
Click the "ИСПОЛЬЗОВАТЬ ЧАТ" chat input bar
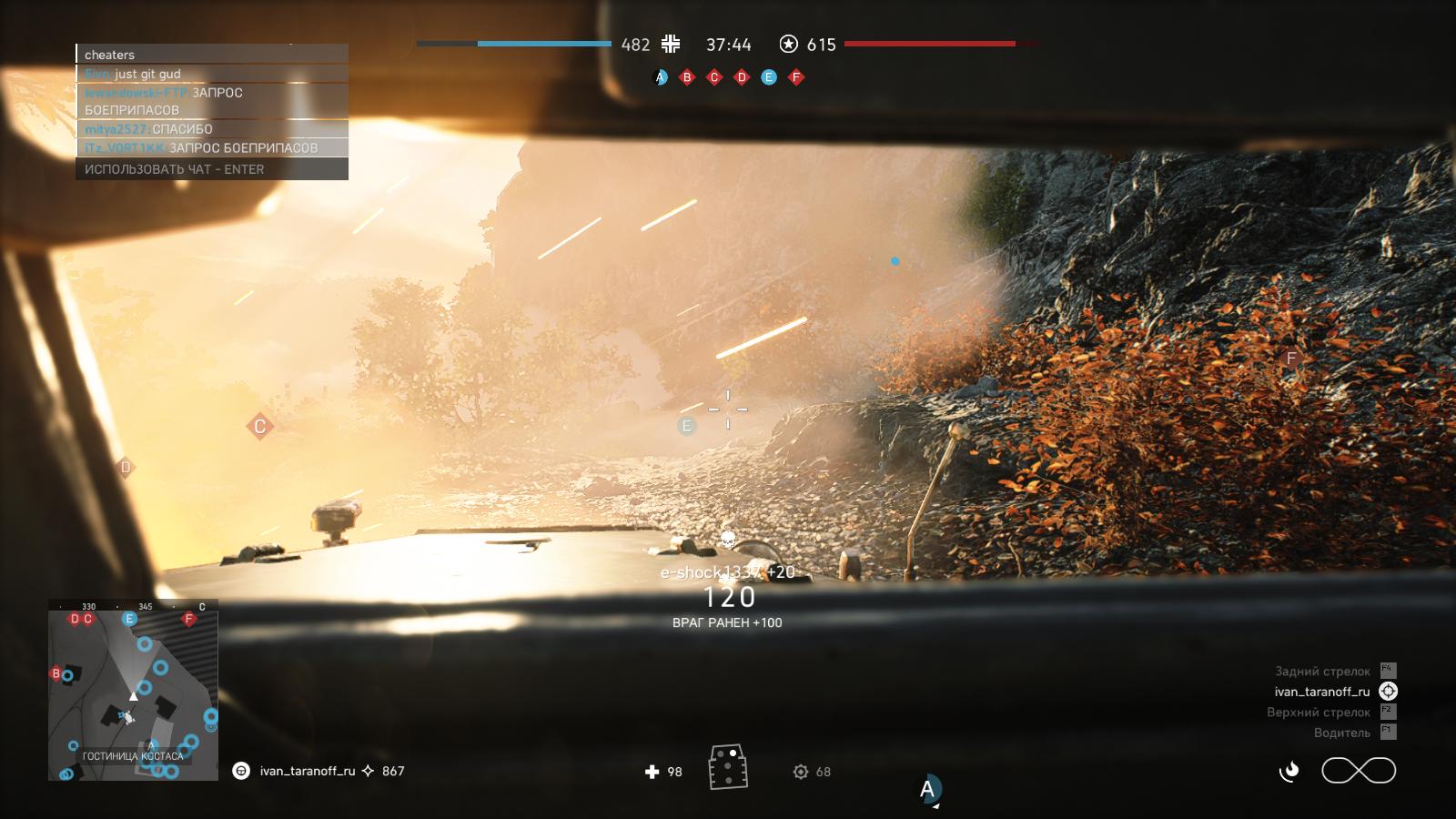[x=212, y=169]
